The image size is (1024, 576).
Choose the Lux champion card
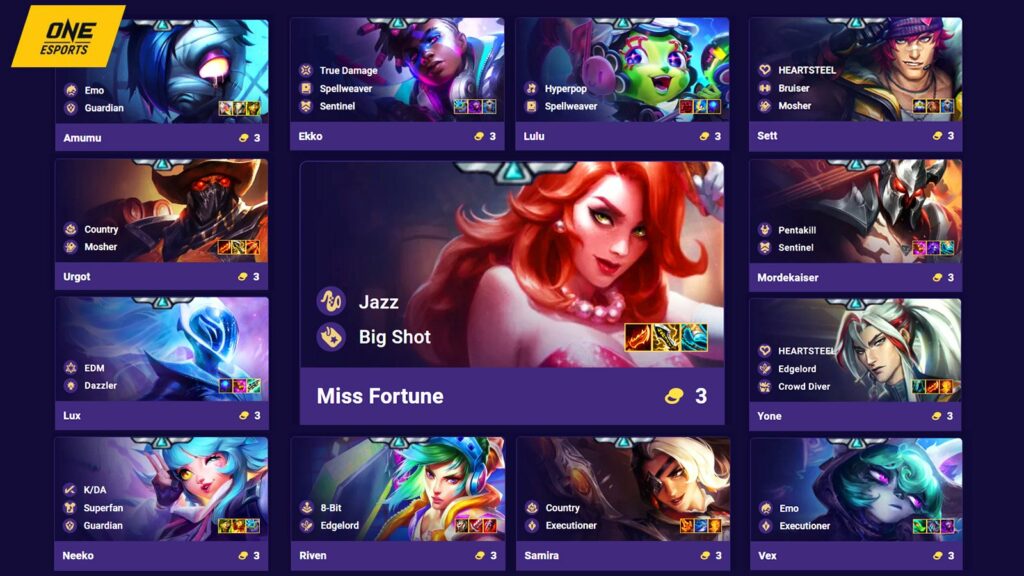[161, 363]
